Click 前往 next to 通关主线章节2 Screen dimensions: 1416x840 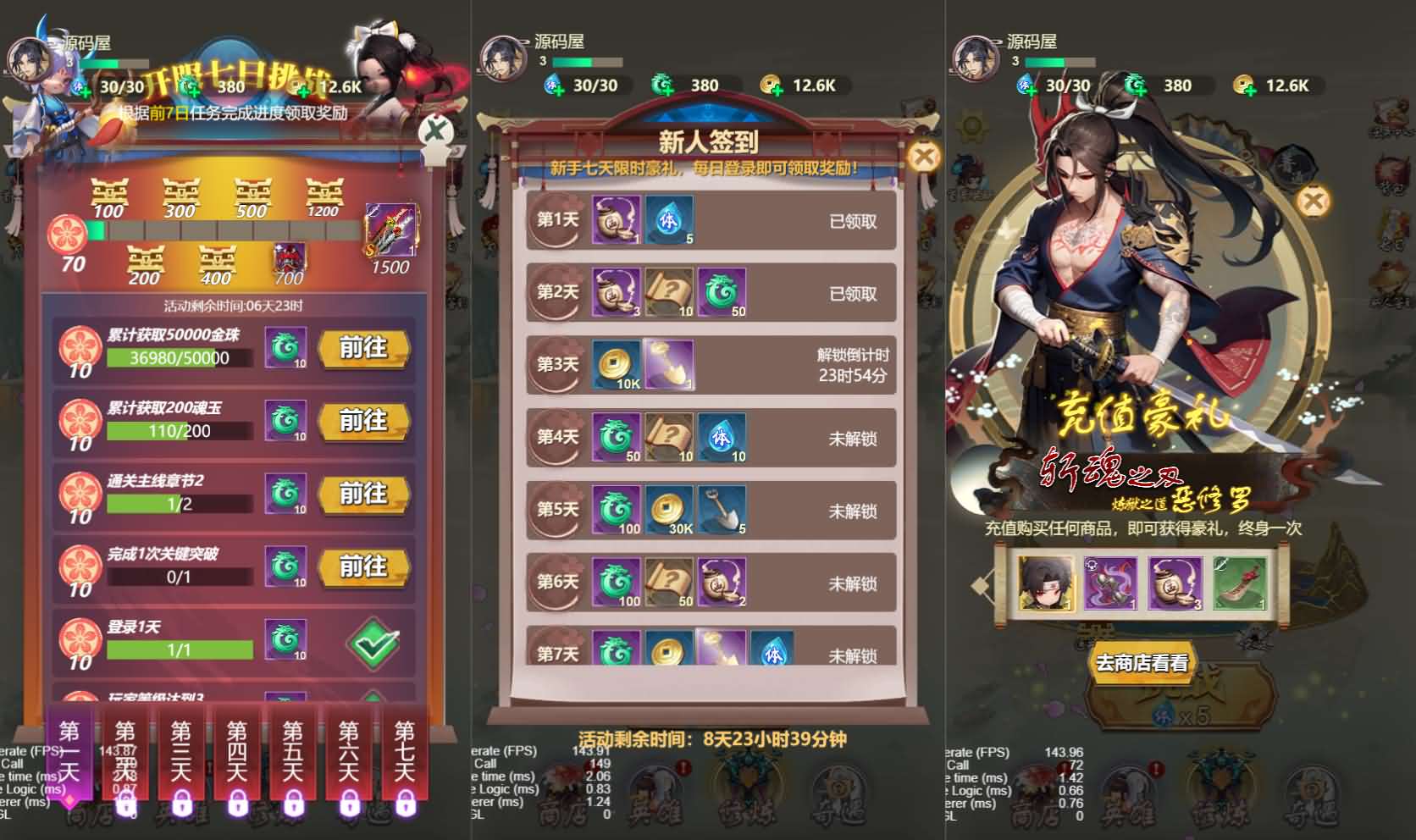coord(364,495)
